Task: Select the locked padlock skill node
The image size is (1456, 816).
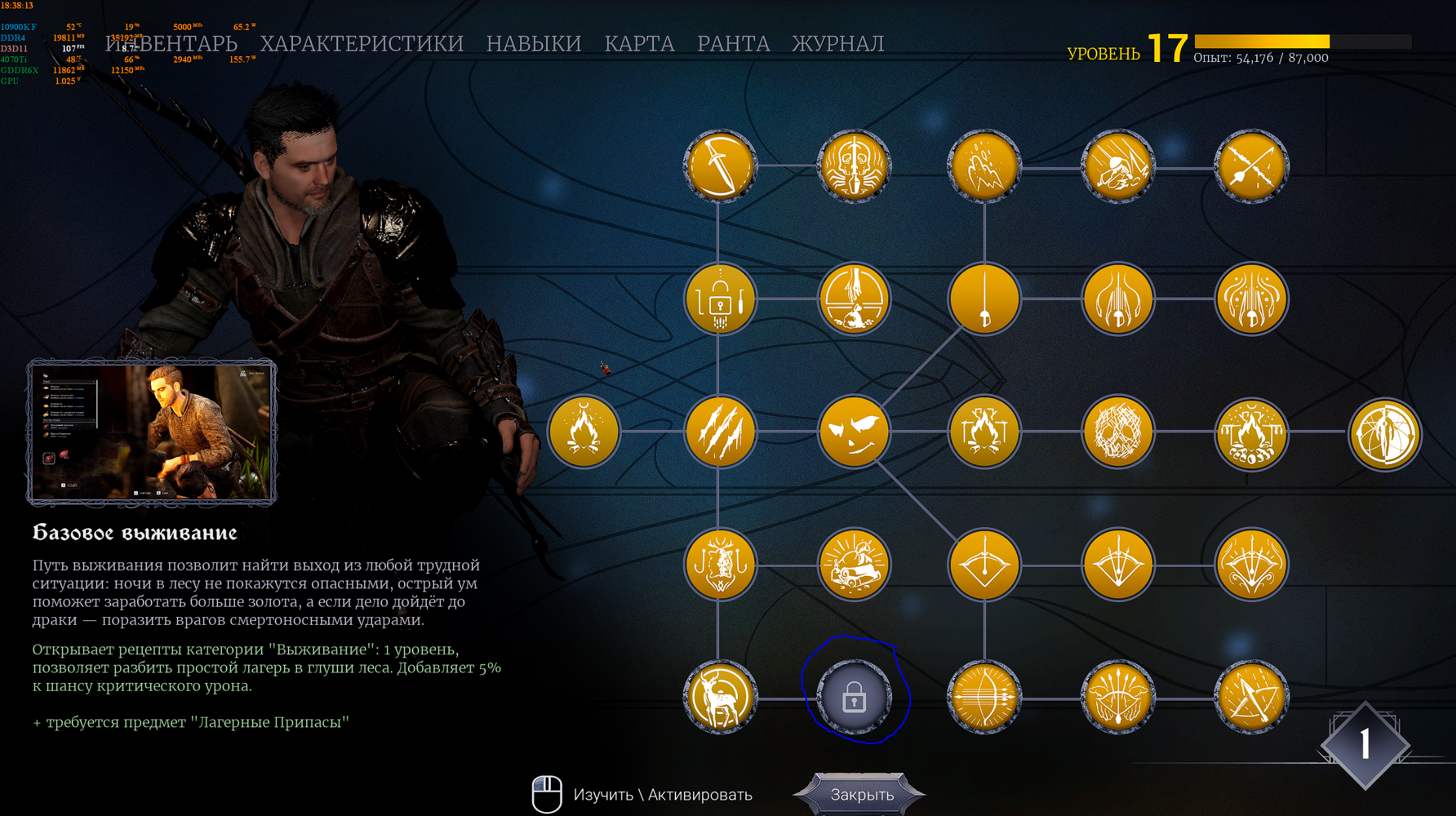Action: (x=854, y=697)
